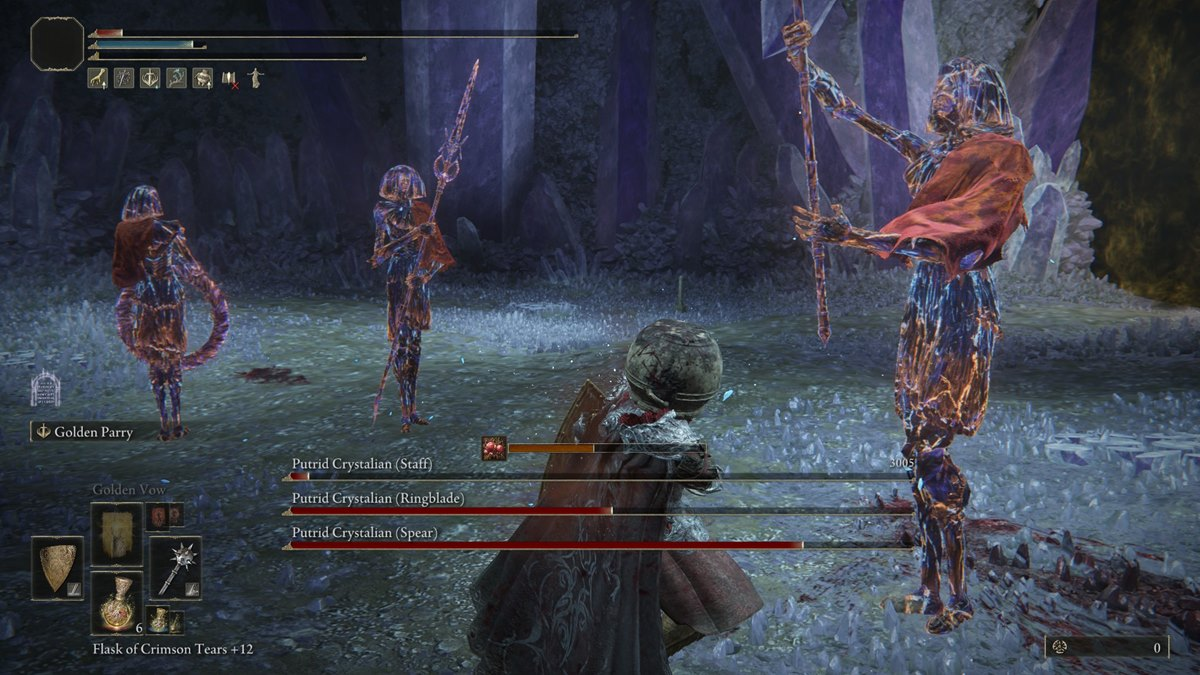Click the pale statue figure status icon
The image size is (1200, 675).
point(255,78)
